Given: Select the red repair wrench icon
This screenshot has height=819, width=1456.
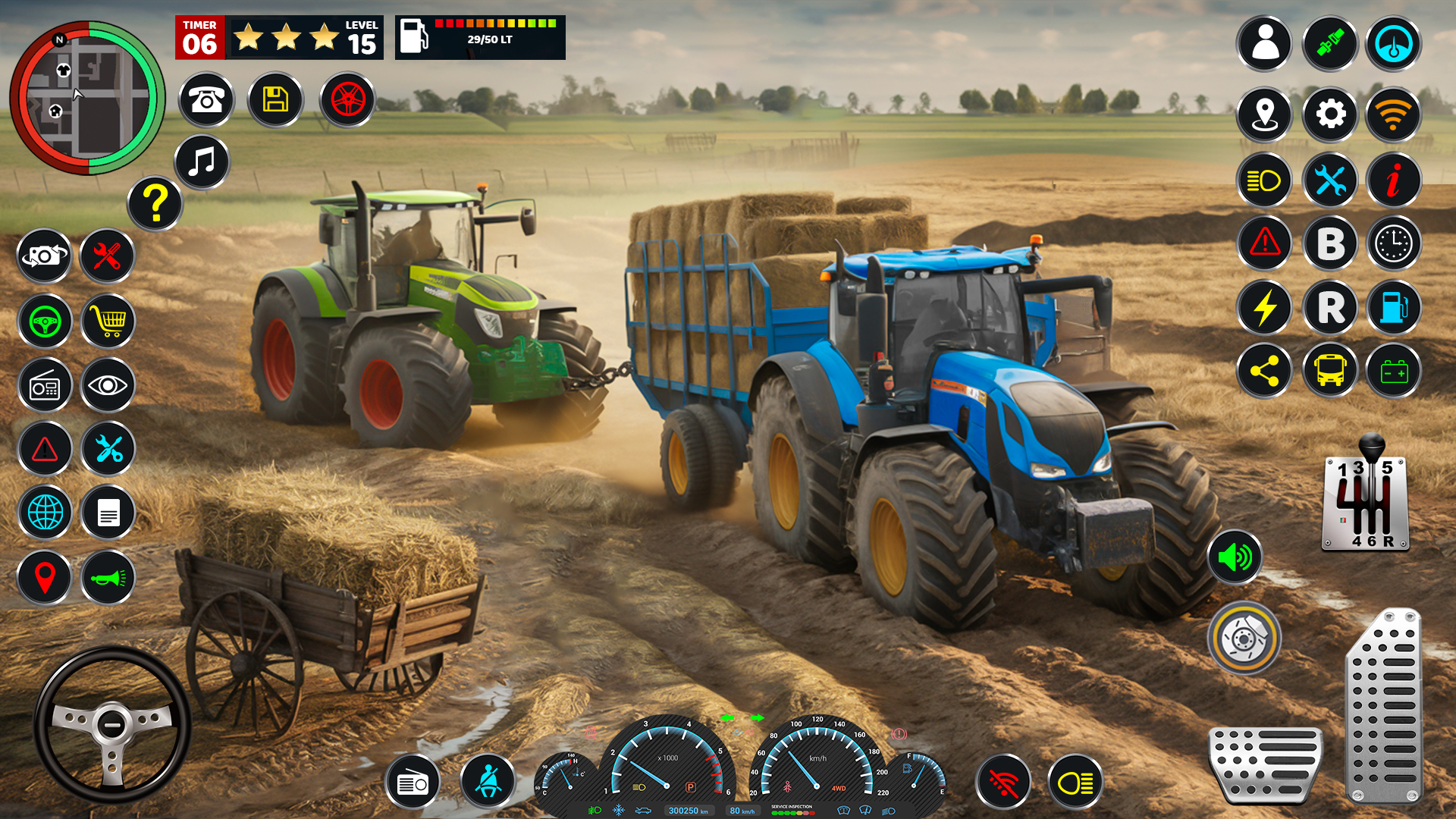Looking at the screenshot, I should point(108,256).
